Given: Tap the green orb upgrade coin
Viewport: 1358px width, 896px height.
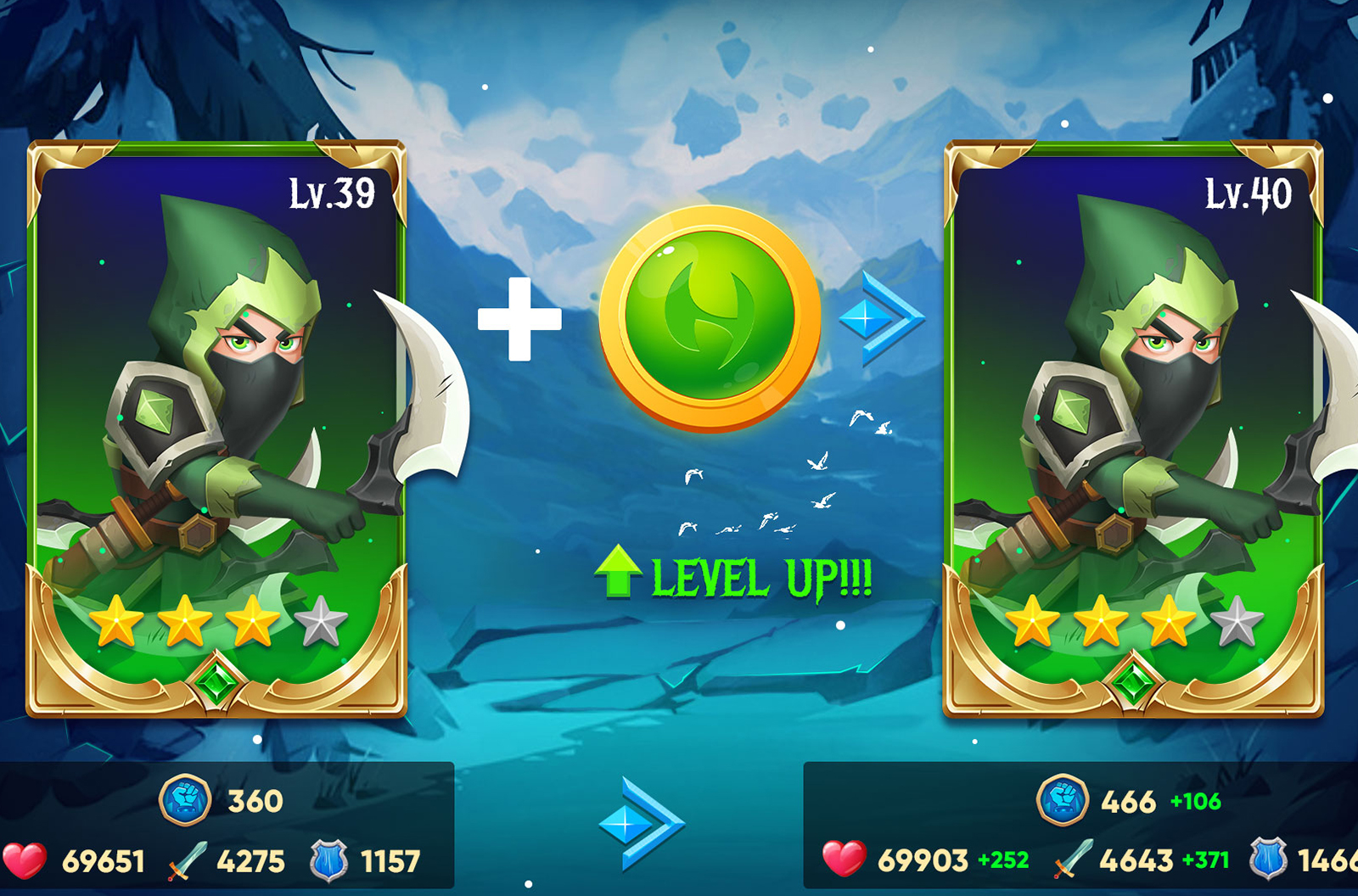Looking at the screenshot, I should (x=710, y=318).
